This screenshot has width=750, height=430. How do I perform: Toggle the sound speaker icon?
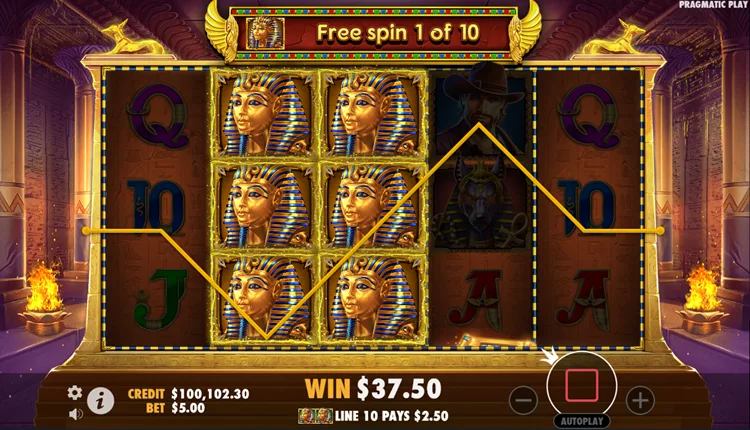click(74, 412)
